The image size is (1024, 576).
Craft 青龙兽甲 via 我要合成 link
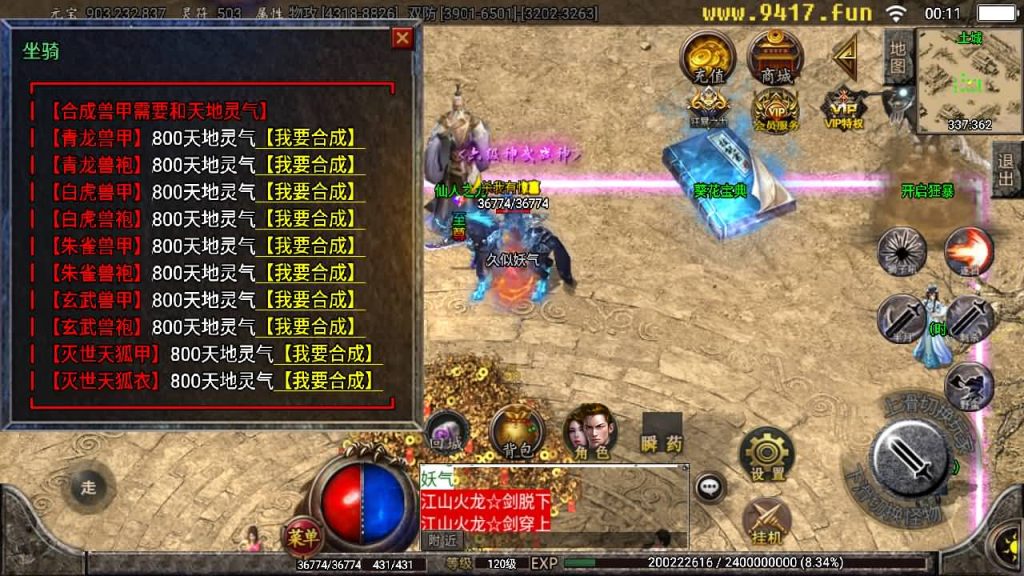point(314,138)
